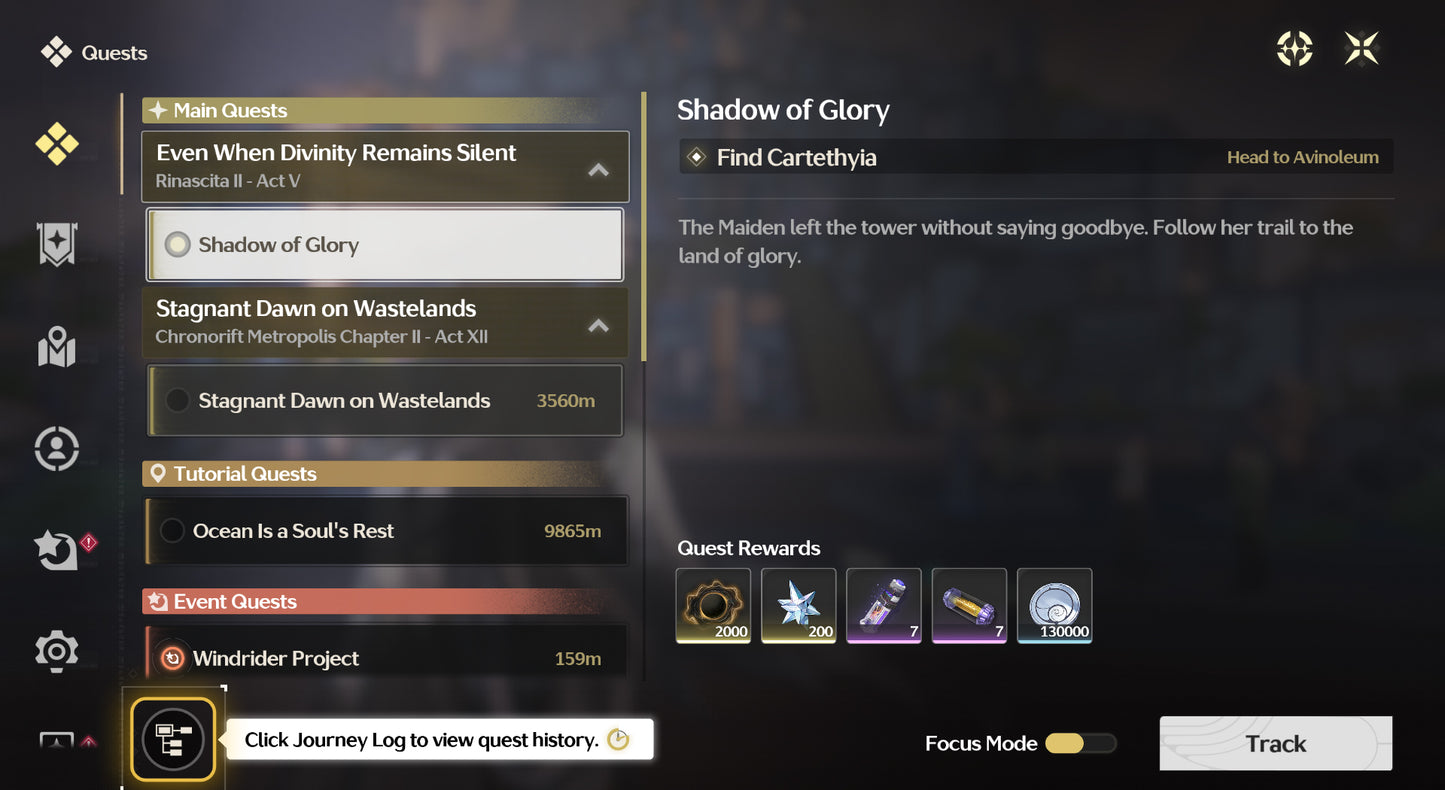Select the Shadow of Glory quest radio circle
Viewport: 1445px width, 790px height.
(178, 243)
